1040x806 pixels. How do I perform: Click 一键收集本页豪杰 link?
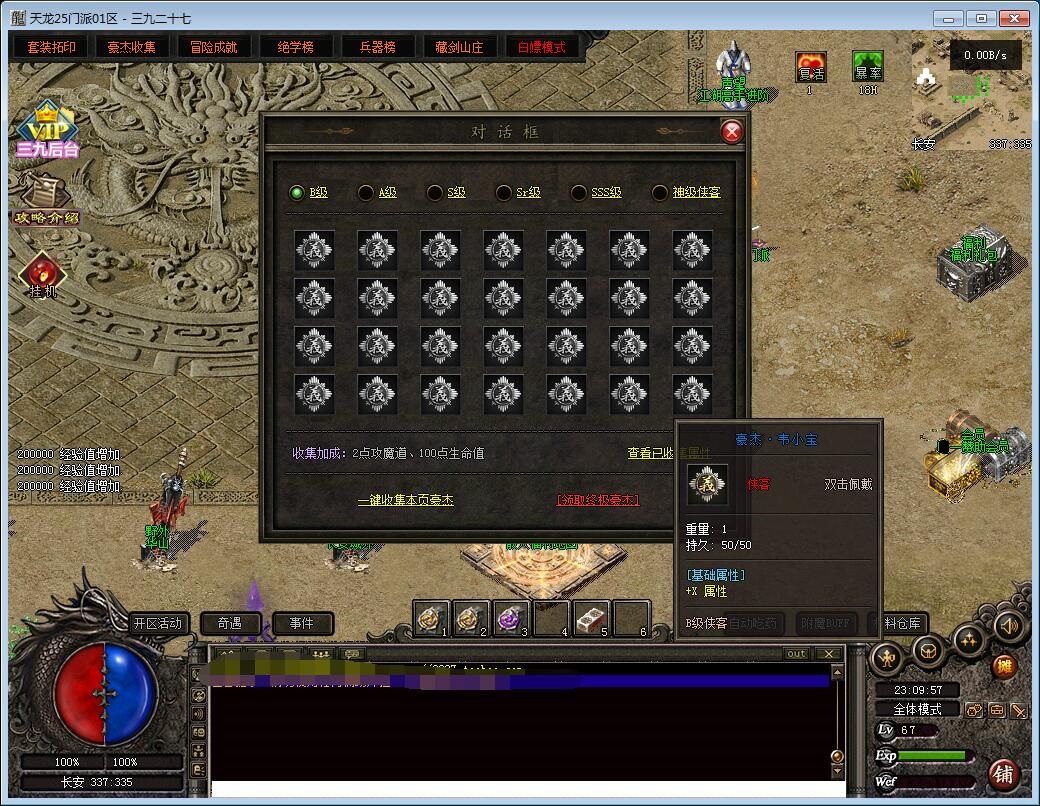[x=405, y=500]
